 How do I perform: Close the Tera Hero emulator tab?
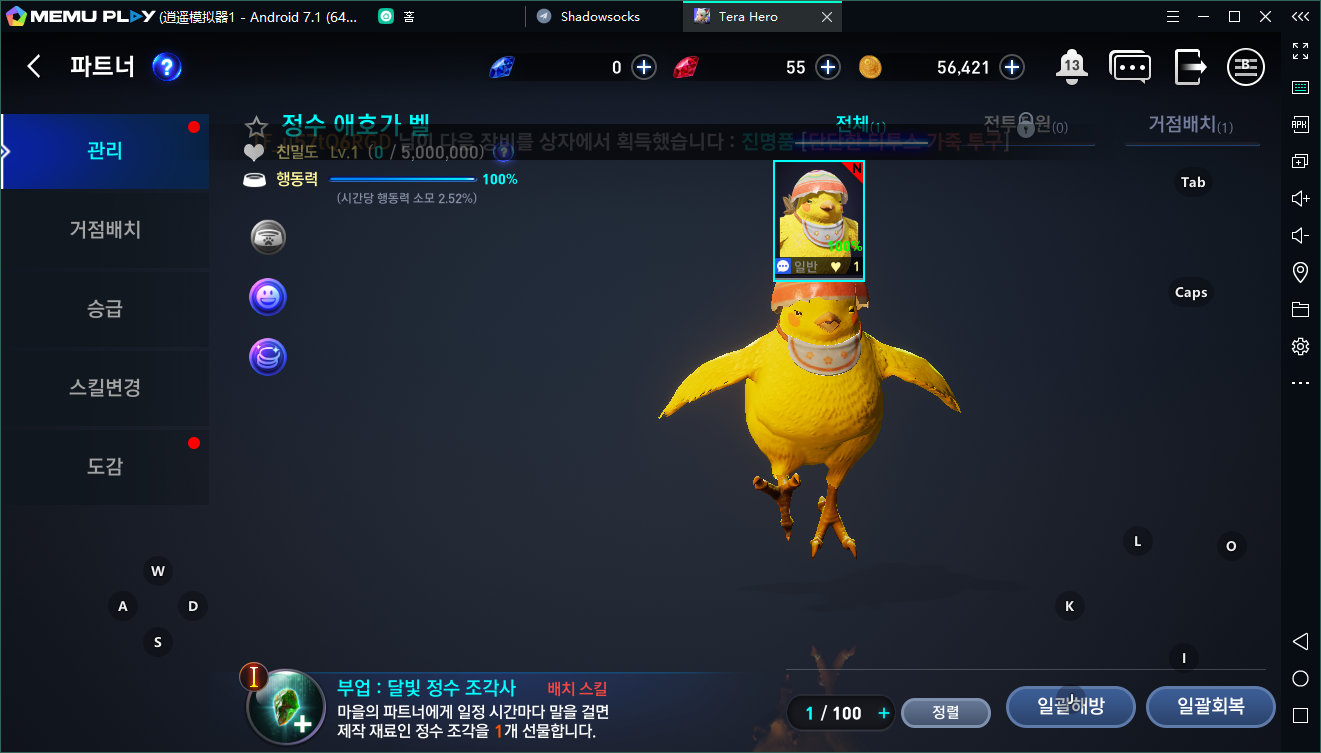click(x=826, y=17)
